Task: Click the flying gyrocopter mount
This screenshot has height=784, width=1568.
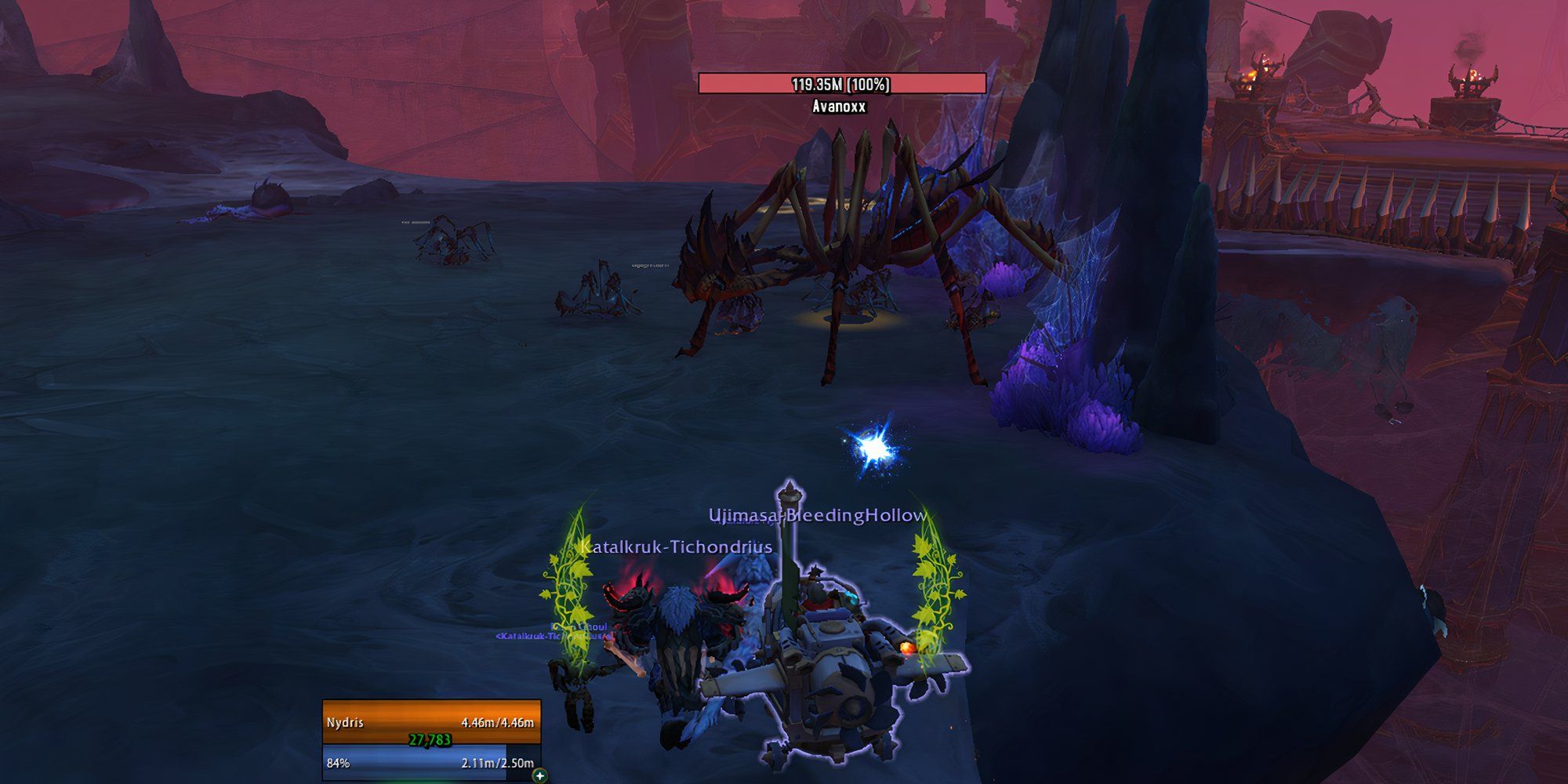Action: [831, 674]
